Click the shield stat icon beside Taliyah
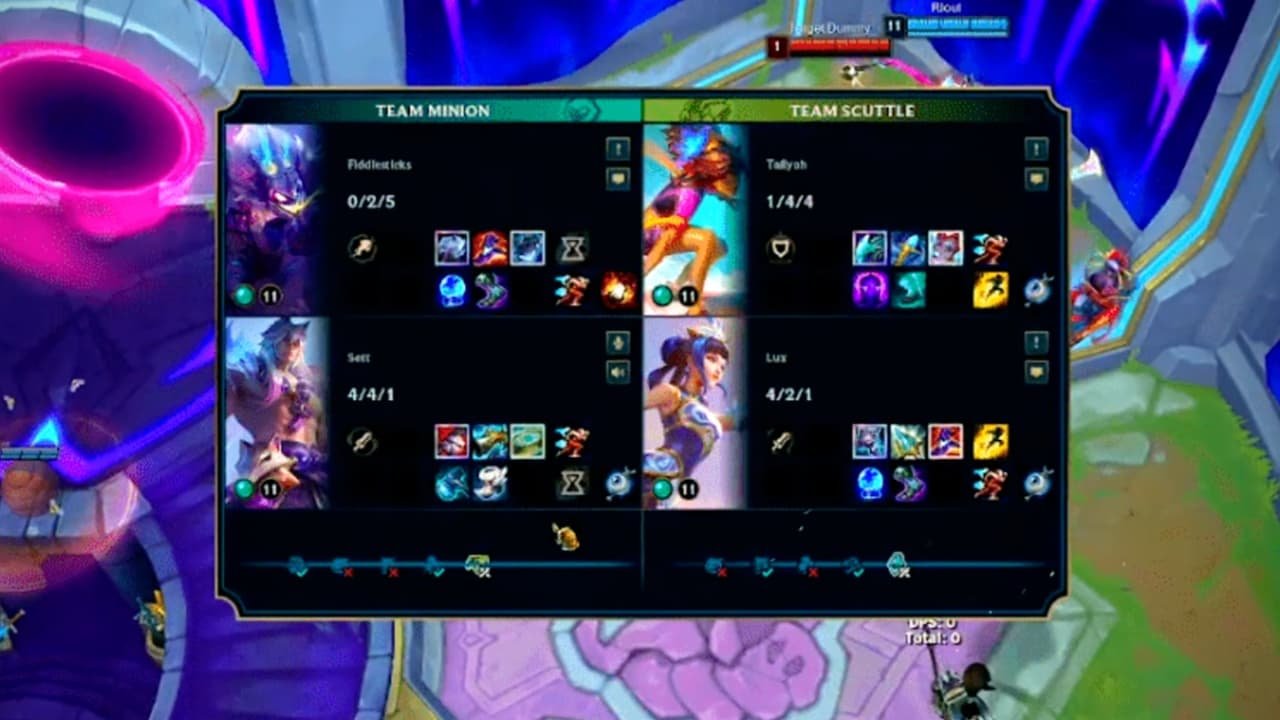The height and width of the screenshot is (720, 1280). [782, 248]
